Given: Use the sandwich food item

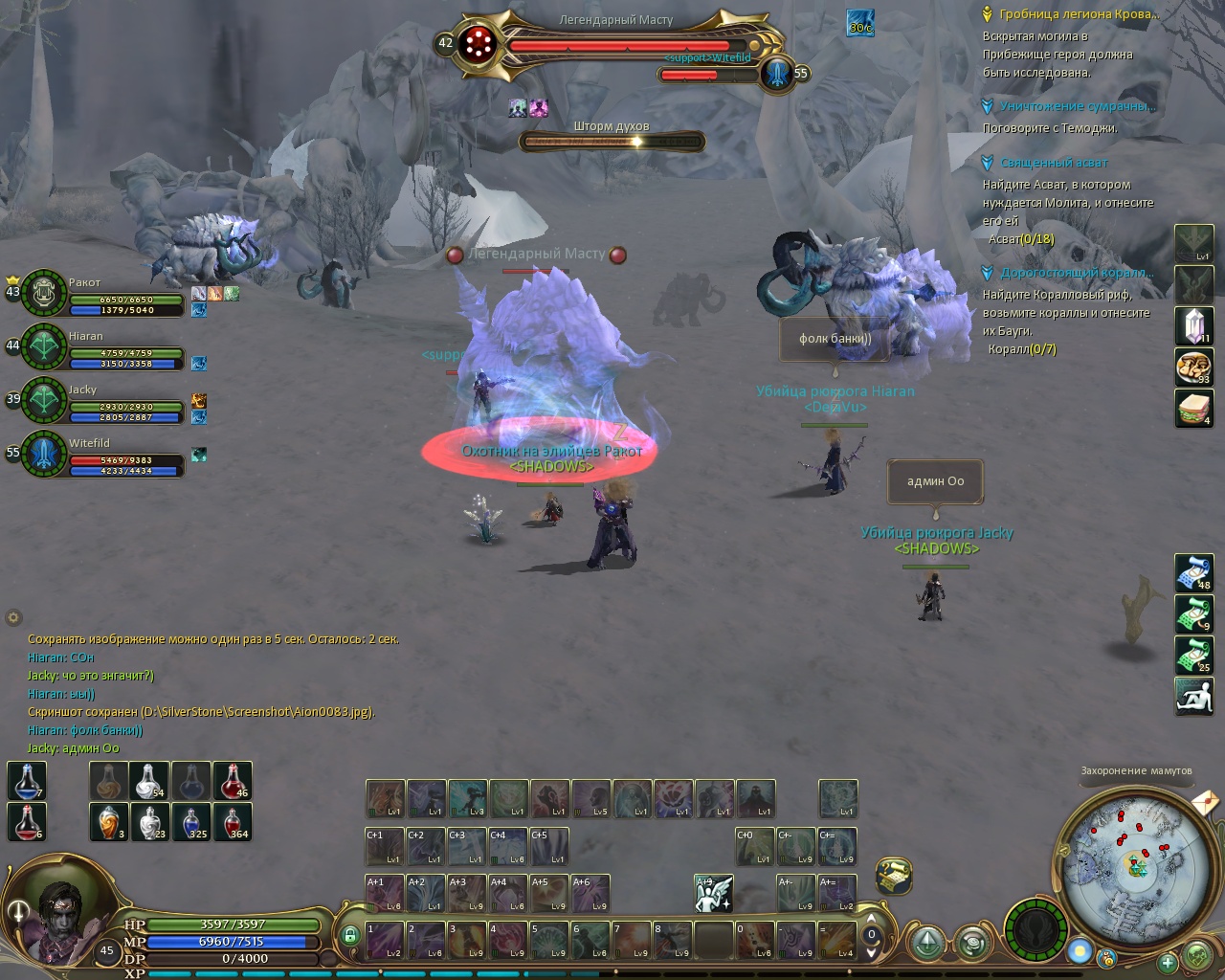Looking at the screenshot, I should click(x=1193, y=409).
